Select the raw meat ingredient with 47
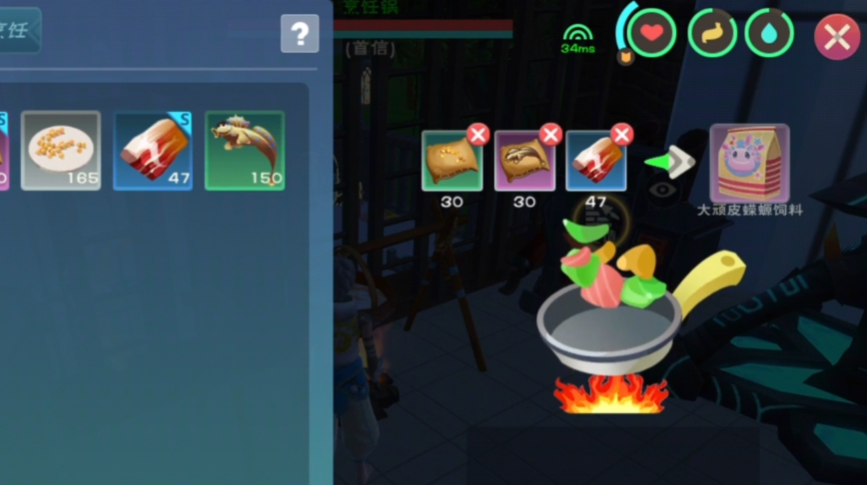Image resolution: width=867 pixels, height=485 pixels. click(x=152, y=150)
